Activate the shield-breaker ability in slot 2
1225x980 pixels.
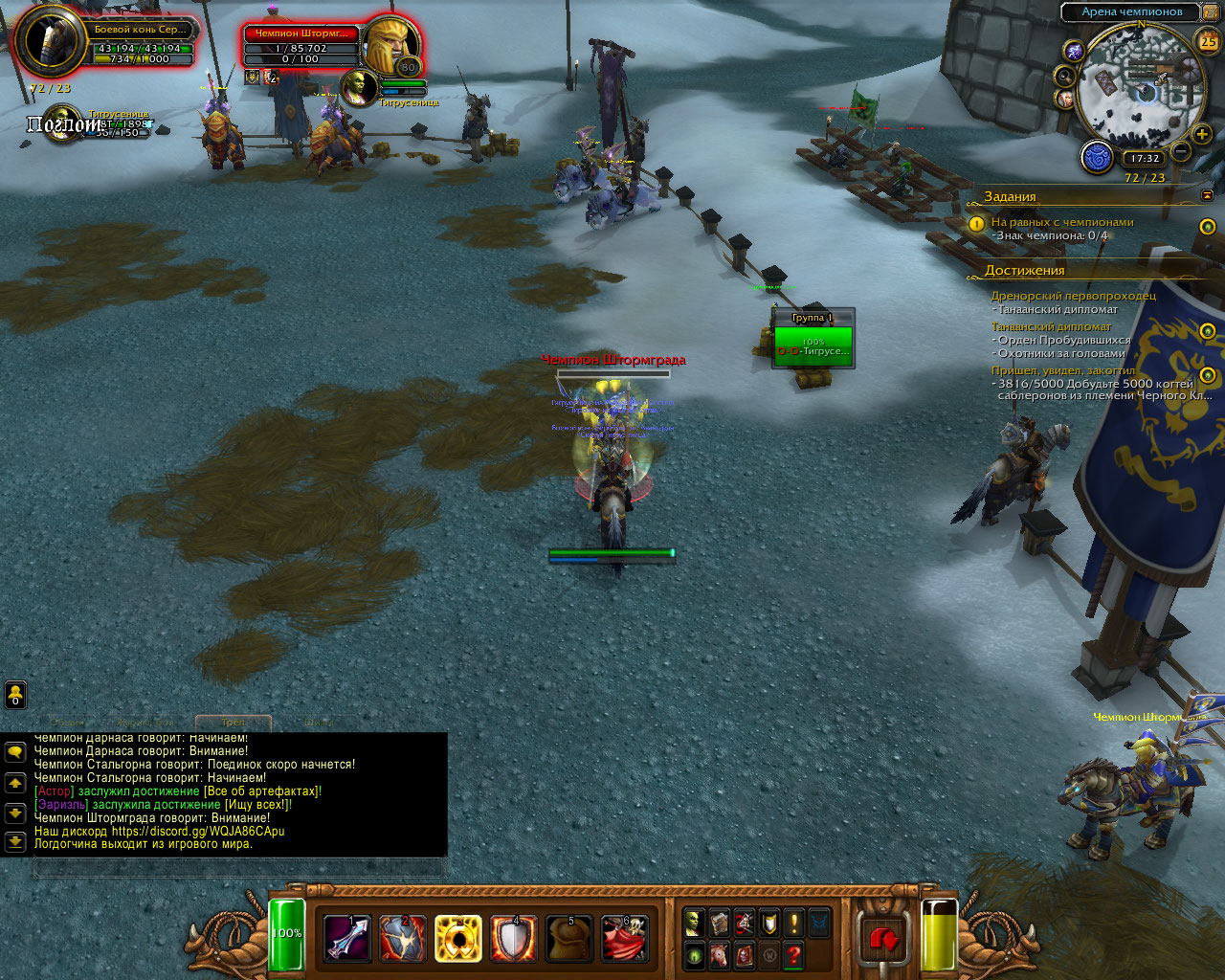coord(403,938)
